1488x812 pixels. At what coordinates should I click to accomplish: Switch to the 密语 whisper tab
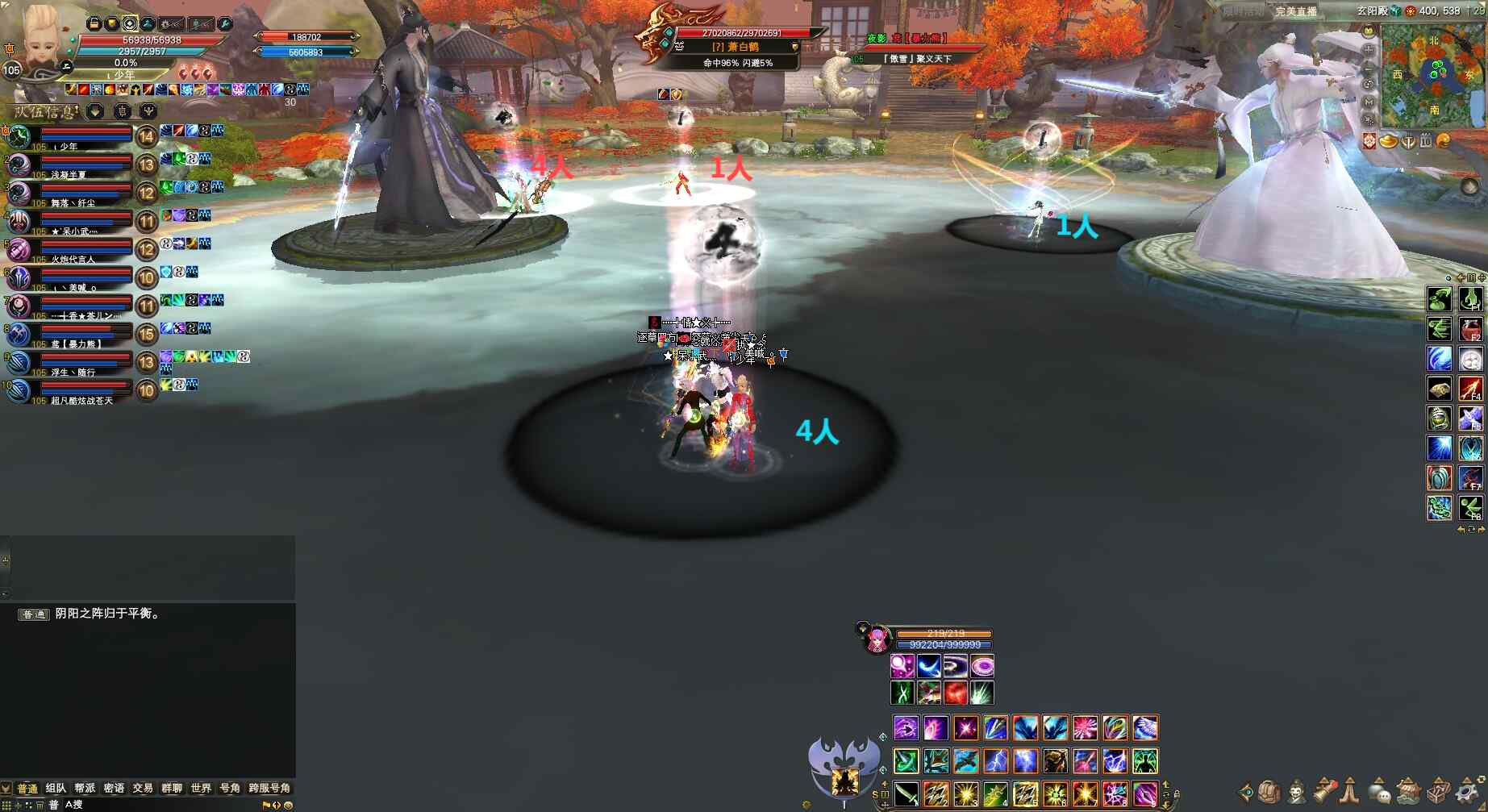(x=114, y=788)
